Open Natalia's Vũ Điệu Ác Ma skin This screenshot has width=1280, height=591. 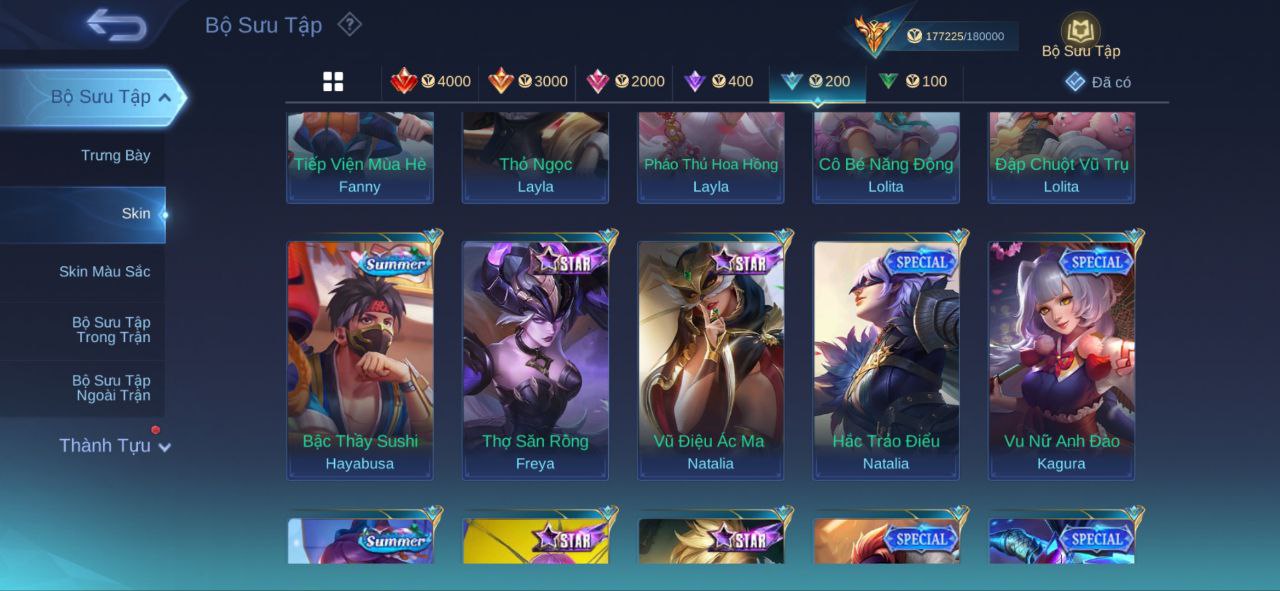click(x=711, y=360)
